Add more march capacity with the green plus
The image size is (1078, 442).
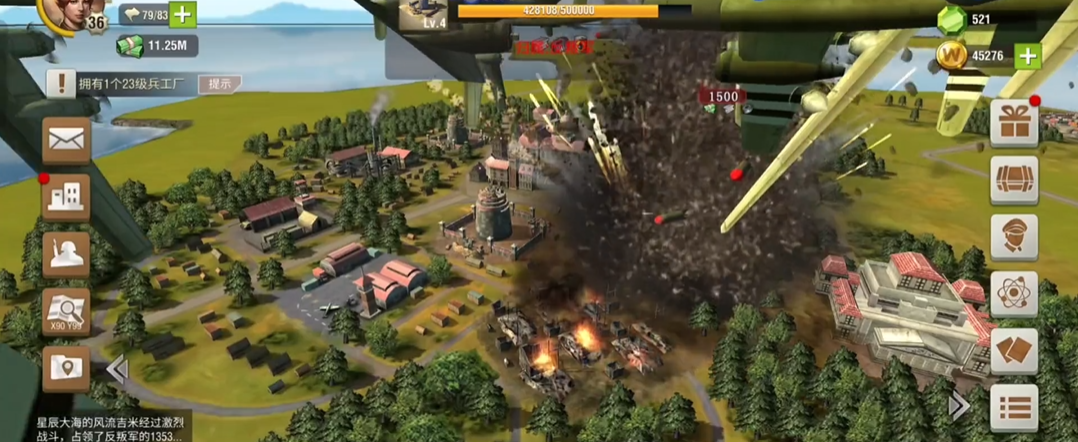coord(183,14)
